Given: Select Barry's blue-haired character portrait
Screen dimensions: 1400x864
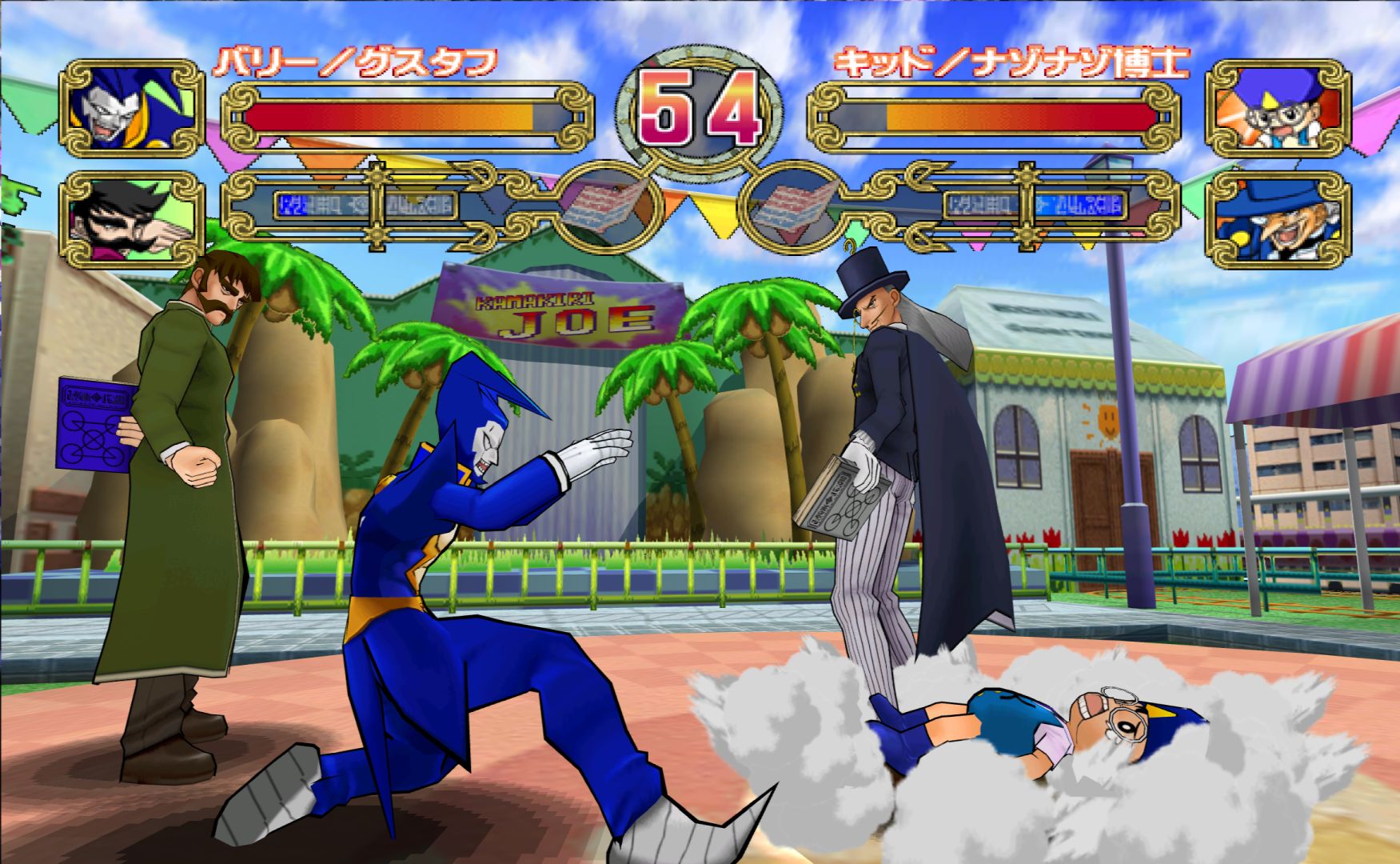Looking at the screenshot, I should pos(133,109).
